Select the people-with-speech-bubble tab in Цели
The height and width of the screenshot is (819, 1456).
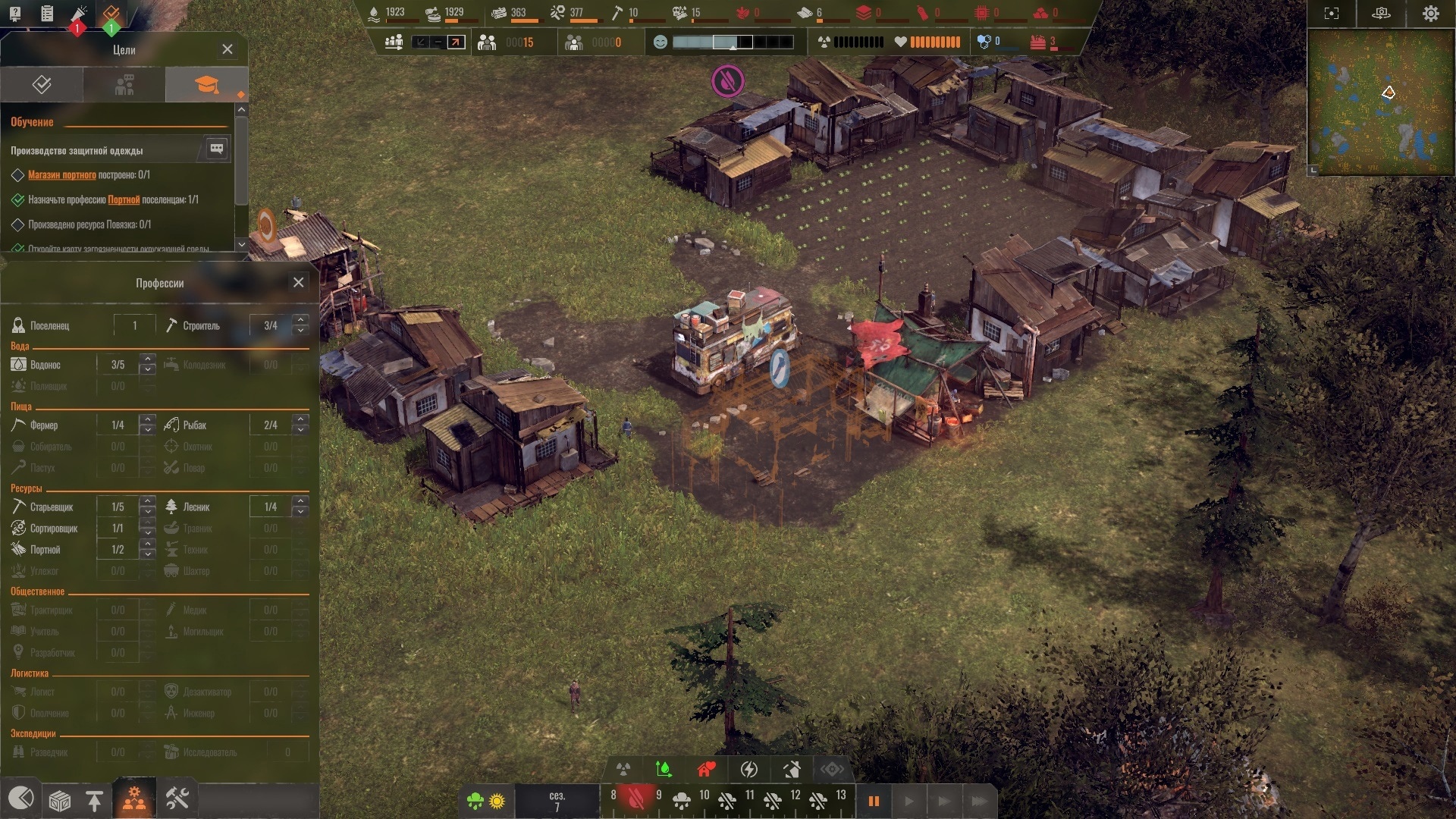[124, 84]
